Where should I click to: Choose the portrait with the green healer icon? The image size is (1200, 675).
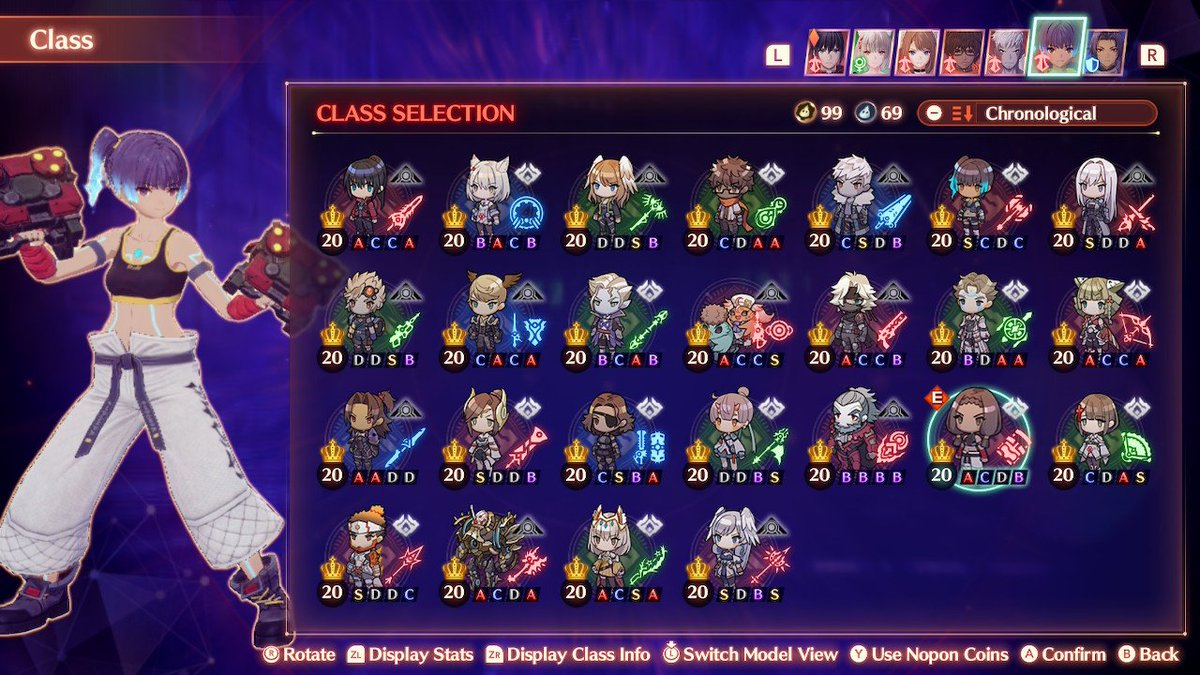(x=873, y=52)
